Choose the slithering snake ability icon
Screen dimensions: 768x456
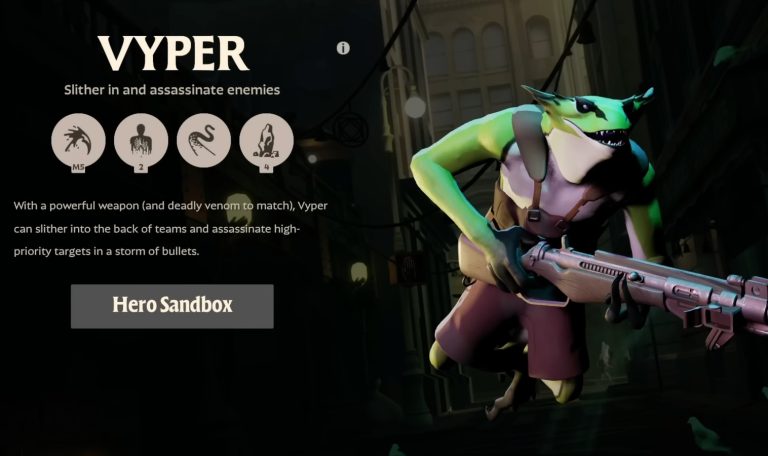pos(204,140)
